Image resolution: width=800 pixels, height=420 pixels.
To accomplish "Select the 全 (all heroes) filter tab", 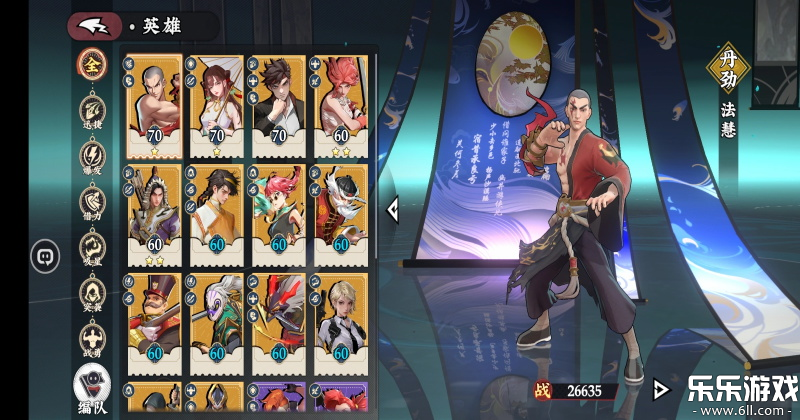I will point(92,63).
